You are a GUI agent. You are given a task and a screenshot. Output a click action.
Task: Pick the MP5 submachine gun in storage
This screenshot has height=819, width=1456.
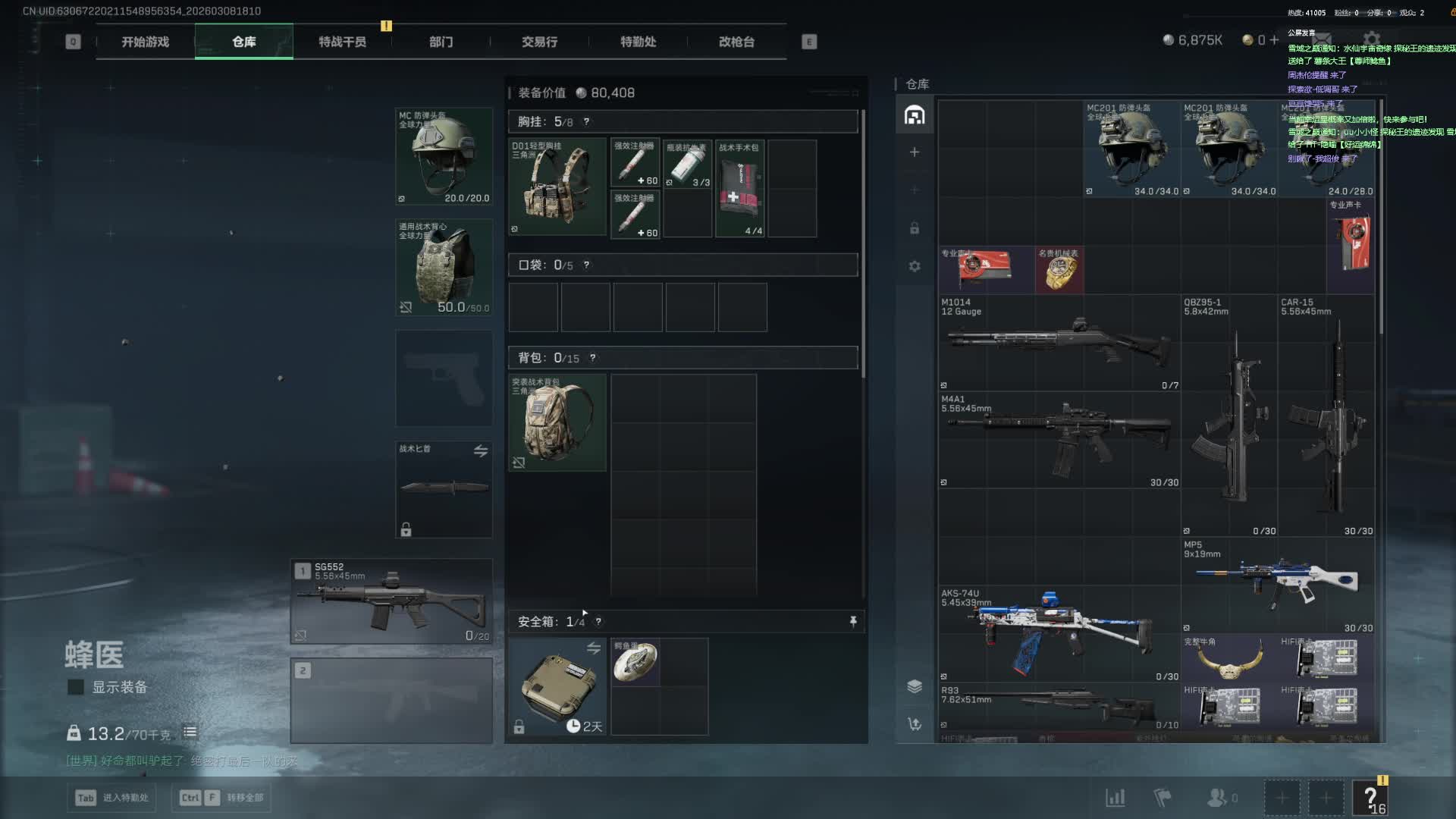pyautogui.click(x=1278, y=585)
